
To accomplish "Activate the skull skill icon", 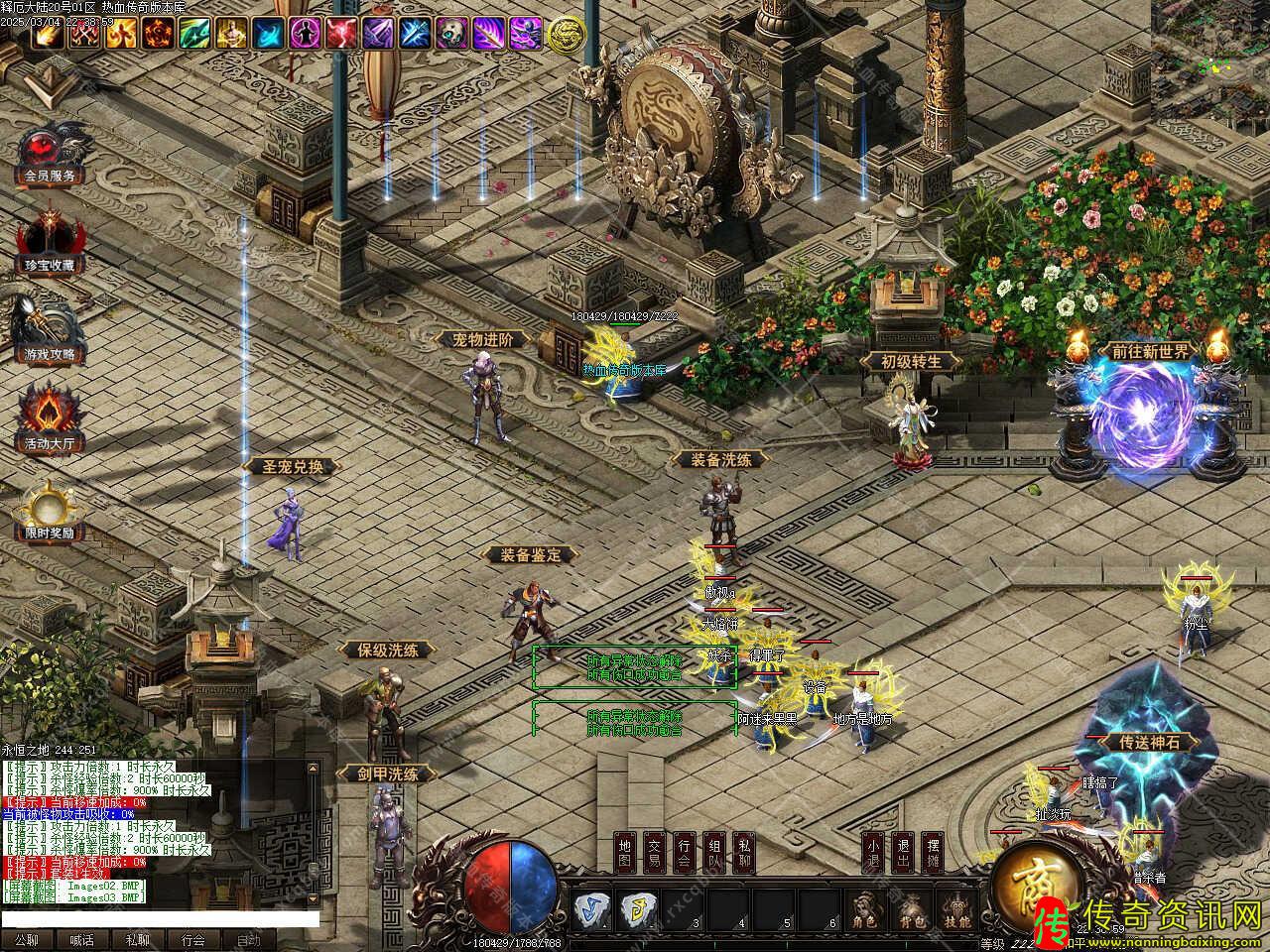I will coord(451,34).
